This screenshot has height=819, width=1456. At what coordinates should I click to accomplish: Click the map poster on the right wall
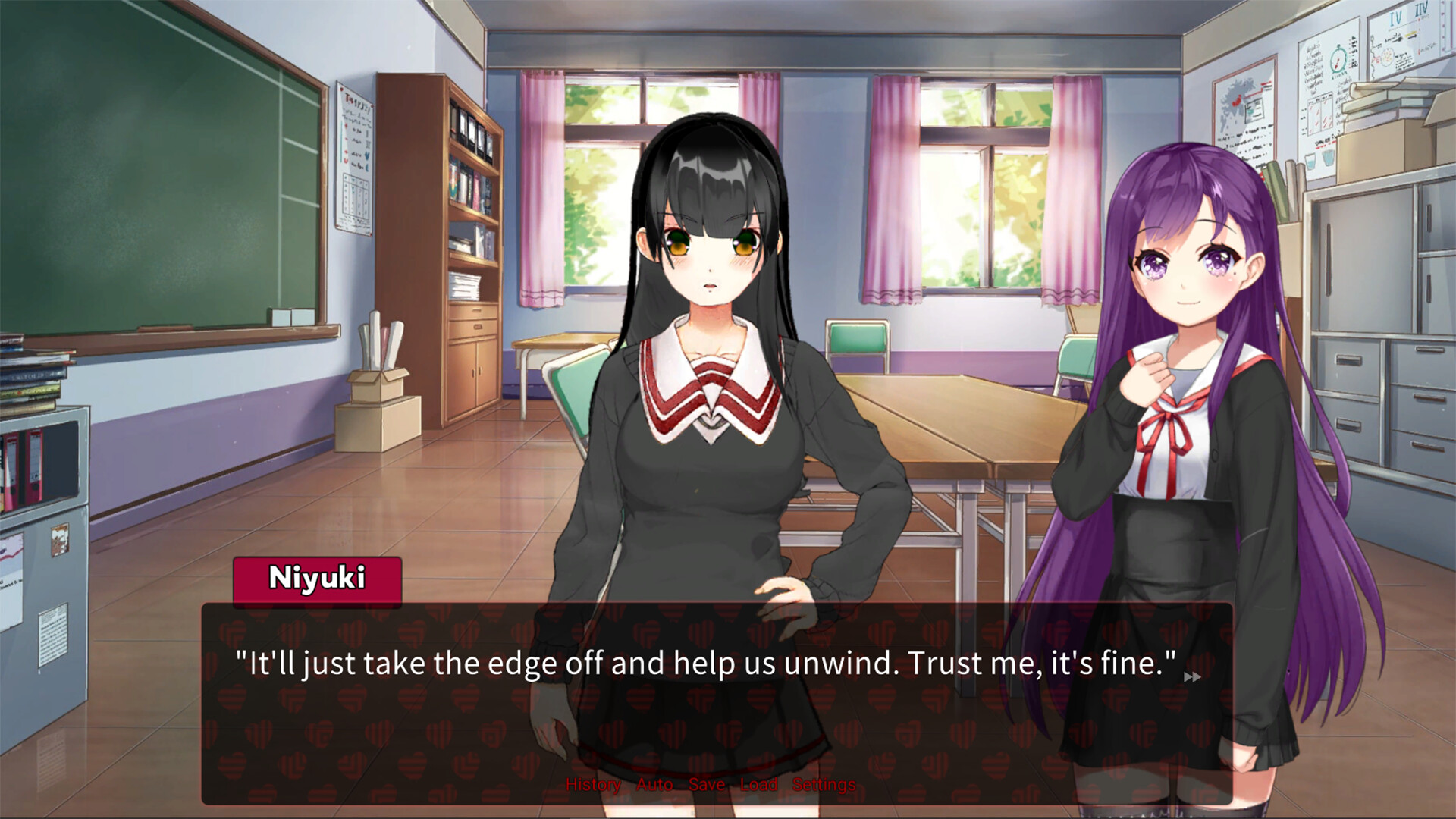tap(1244, 106)
